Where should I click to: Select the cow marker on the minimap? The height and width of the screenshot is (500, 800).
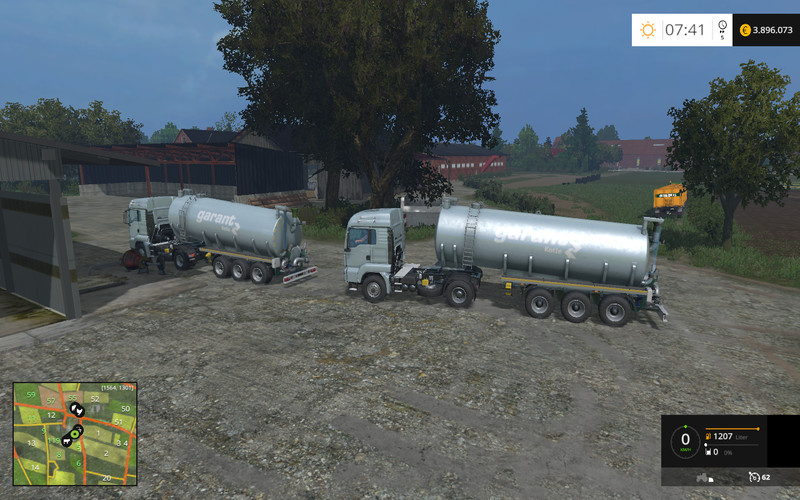coord(65,439)
